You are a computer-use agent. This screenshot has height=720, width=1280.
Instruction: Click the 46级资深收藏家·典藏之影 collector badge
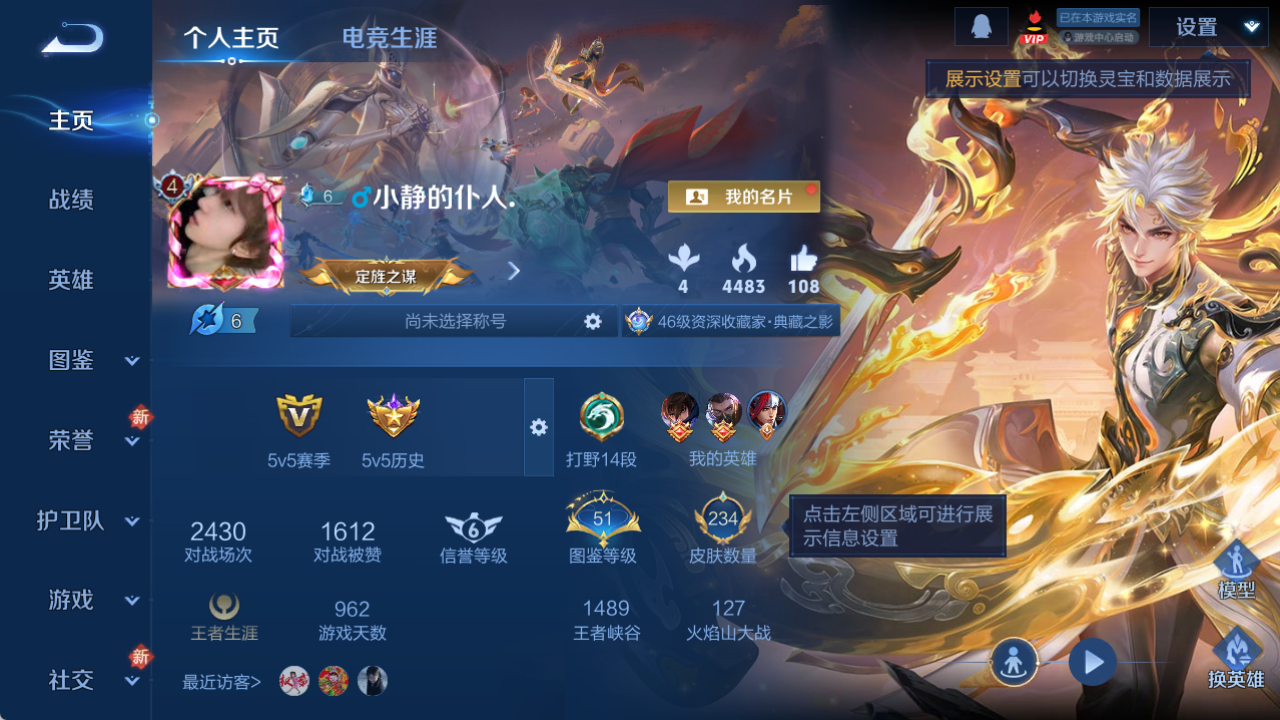tap(731, 321)
